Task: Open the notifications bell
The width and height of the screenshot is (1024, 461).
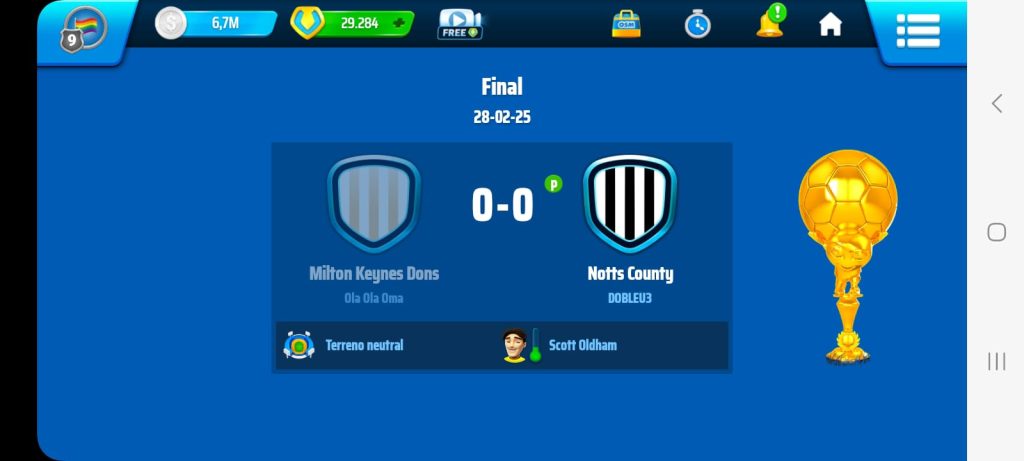Action: click(x=769, y=23)
